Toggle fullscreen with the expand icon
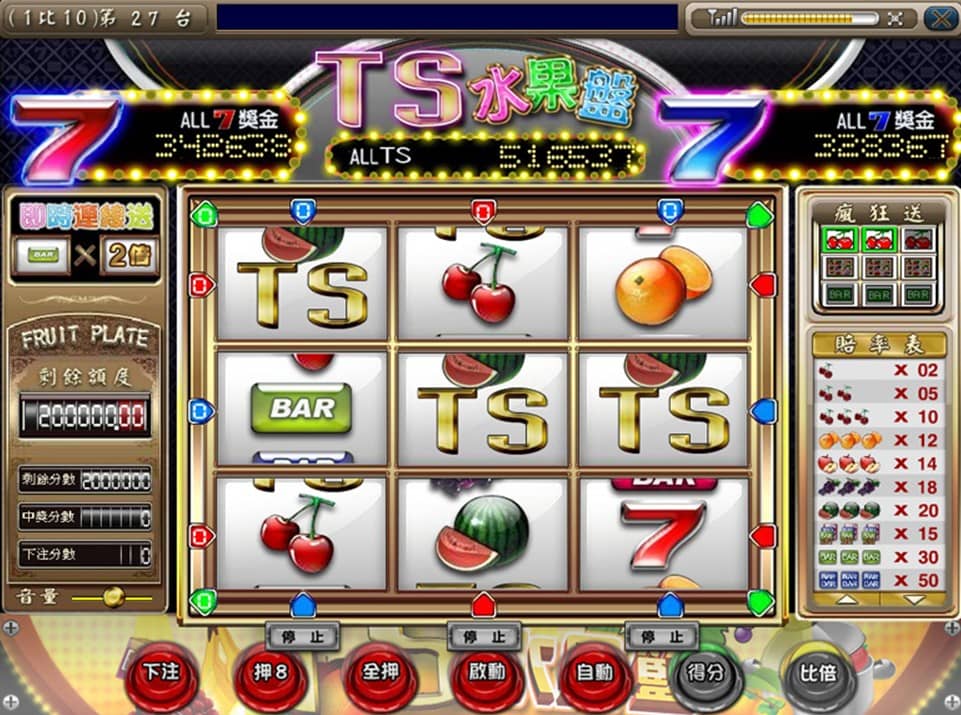The height and width of the screenshot is (715, 961). pos(895,18)
